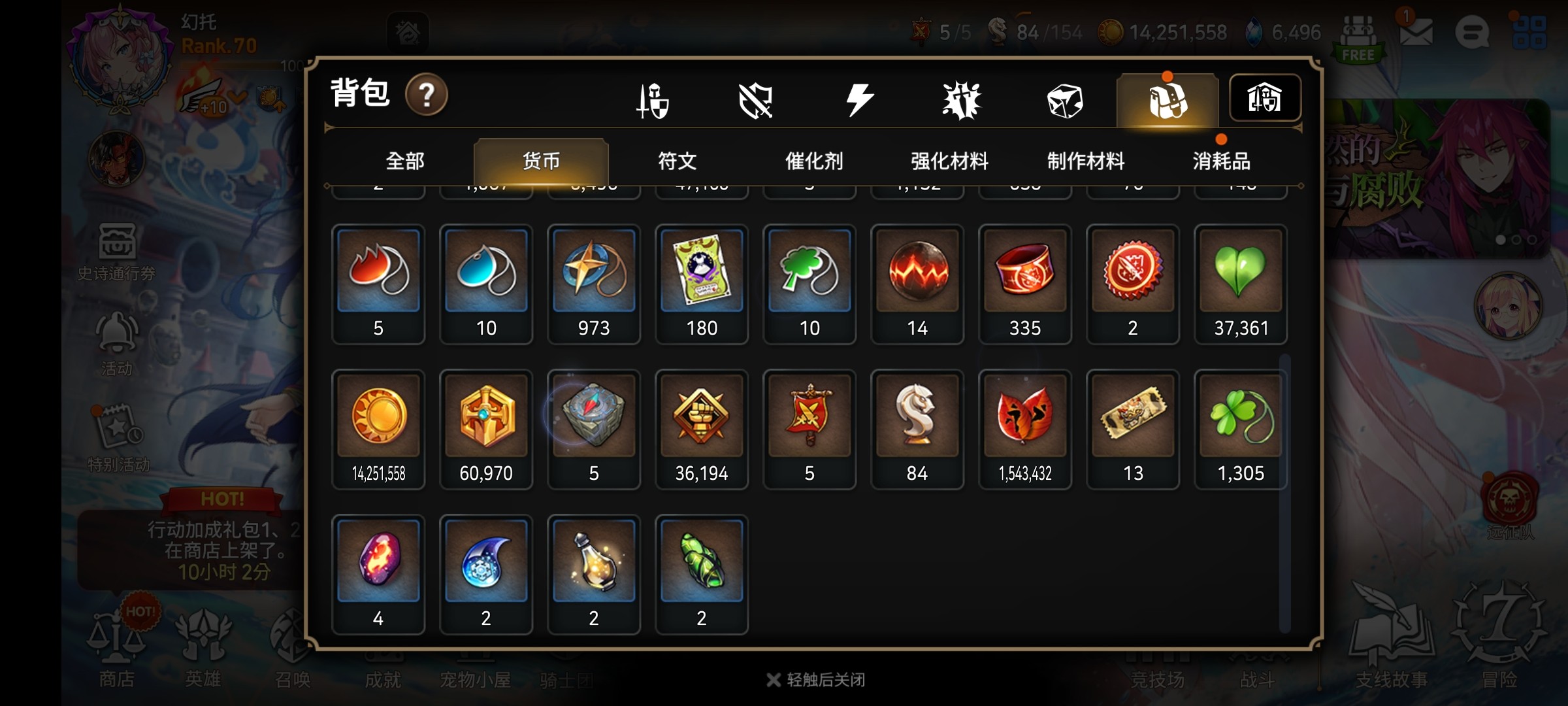Open the house storage button
Viewport: 1568px width, 706px height.
(x=1265, y=99)
